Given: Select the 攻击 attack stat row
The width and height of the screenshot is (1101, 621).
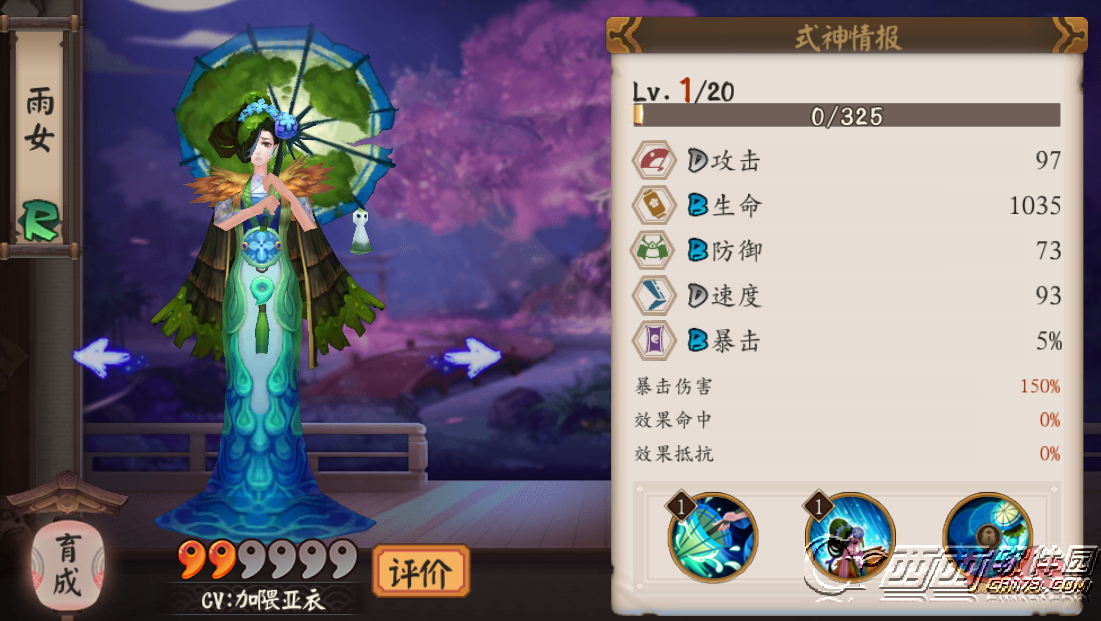Looking at the screenshot, I should [847, 160].
